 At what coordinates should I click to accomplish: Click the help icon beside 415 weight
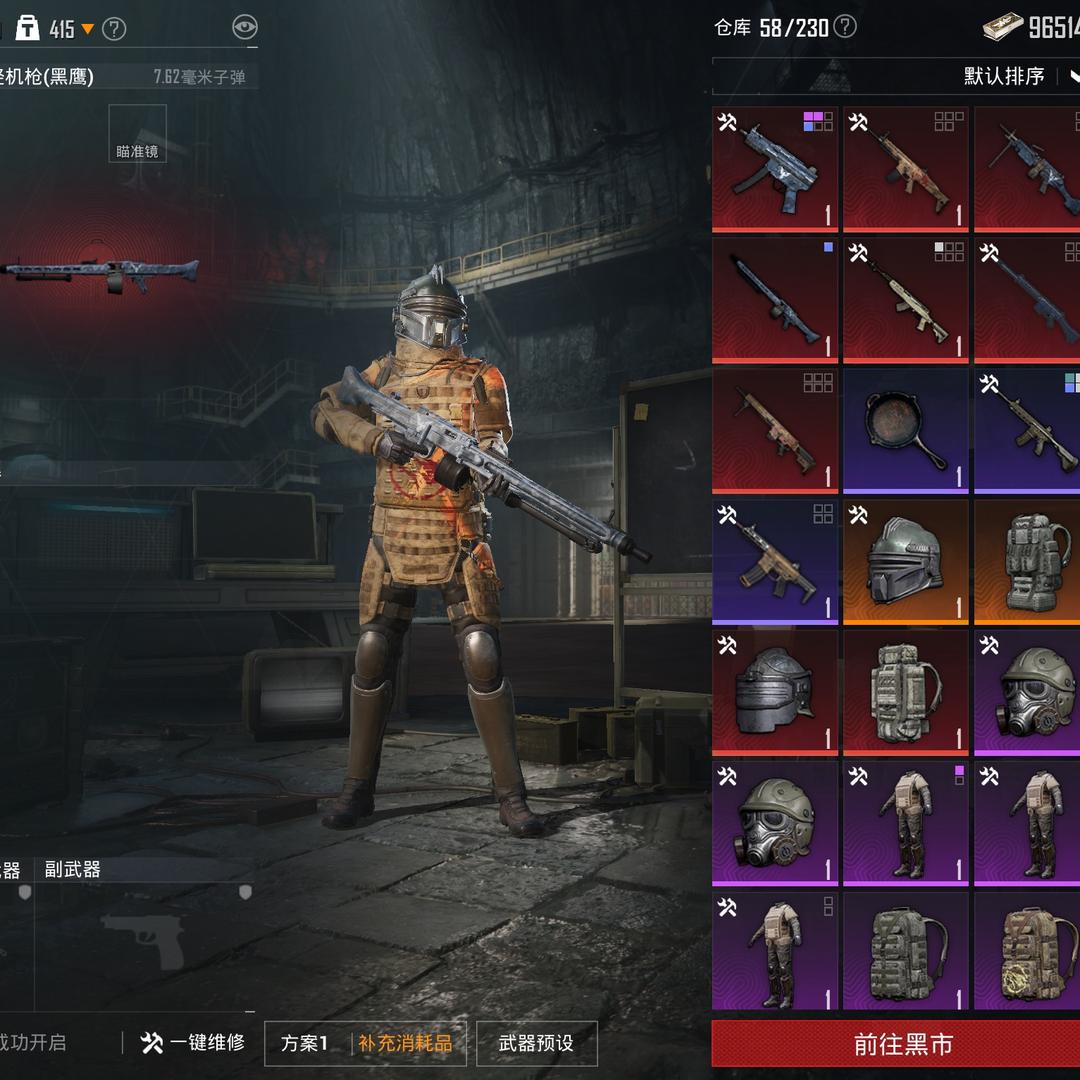[114, 29]
